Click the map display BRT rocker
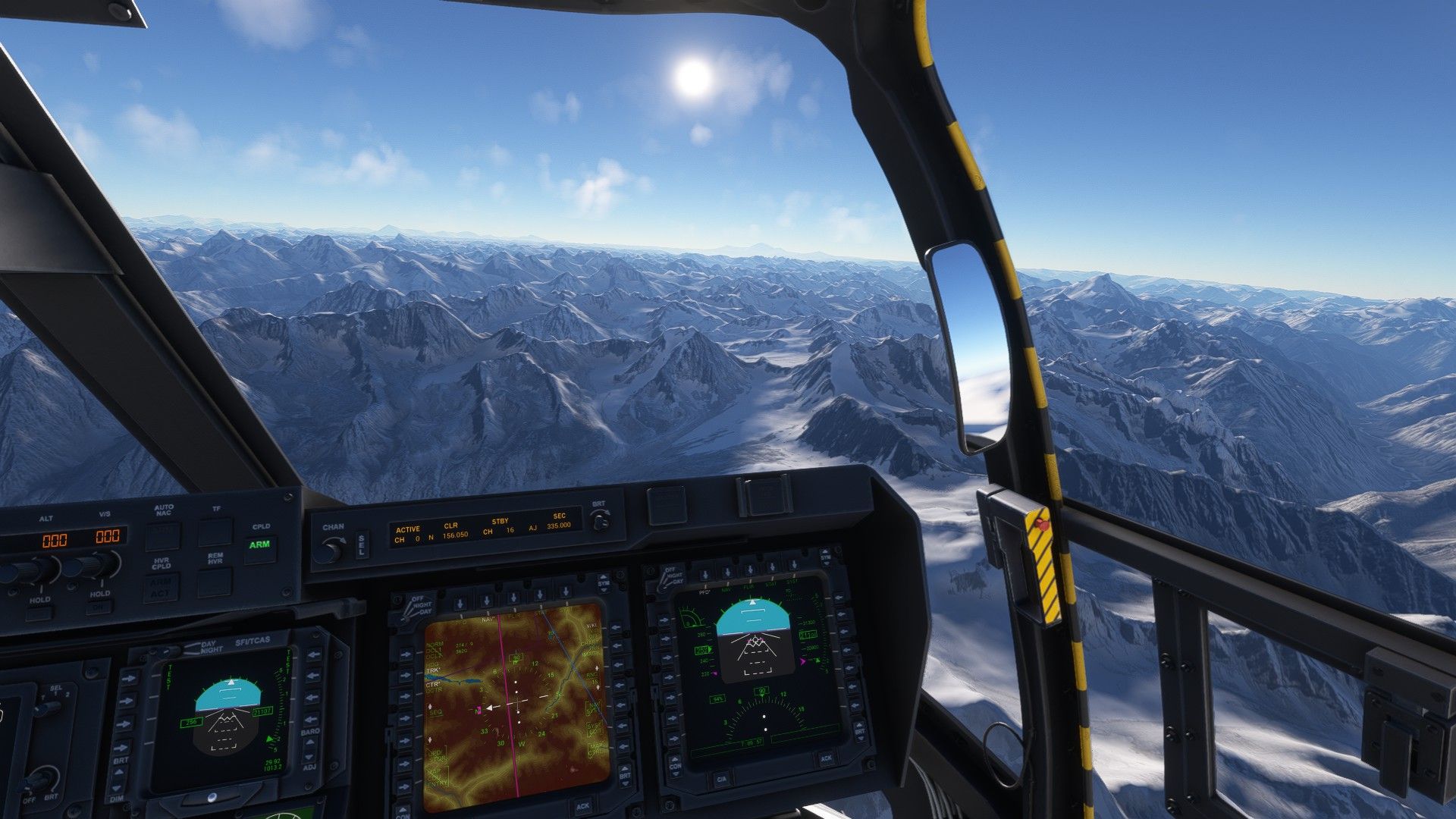The height and width of the screenshot is (819, 1456). (x=624, y=774)
